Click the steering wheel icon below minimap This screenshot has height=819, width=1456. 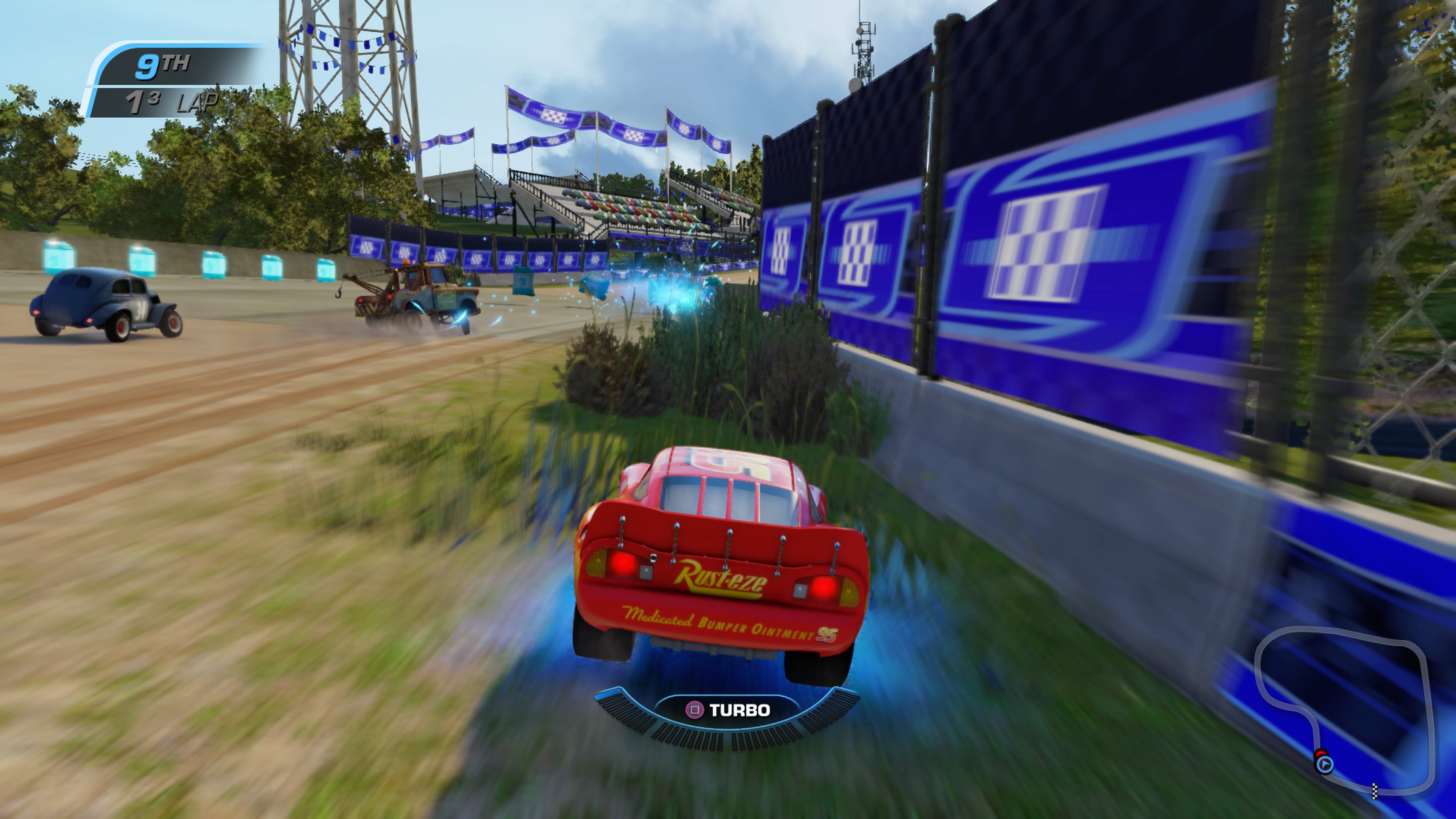click(x=1325, y=765)
